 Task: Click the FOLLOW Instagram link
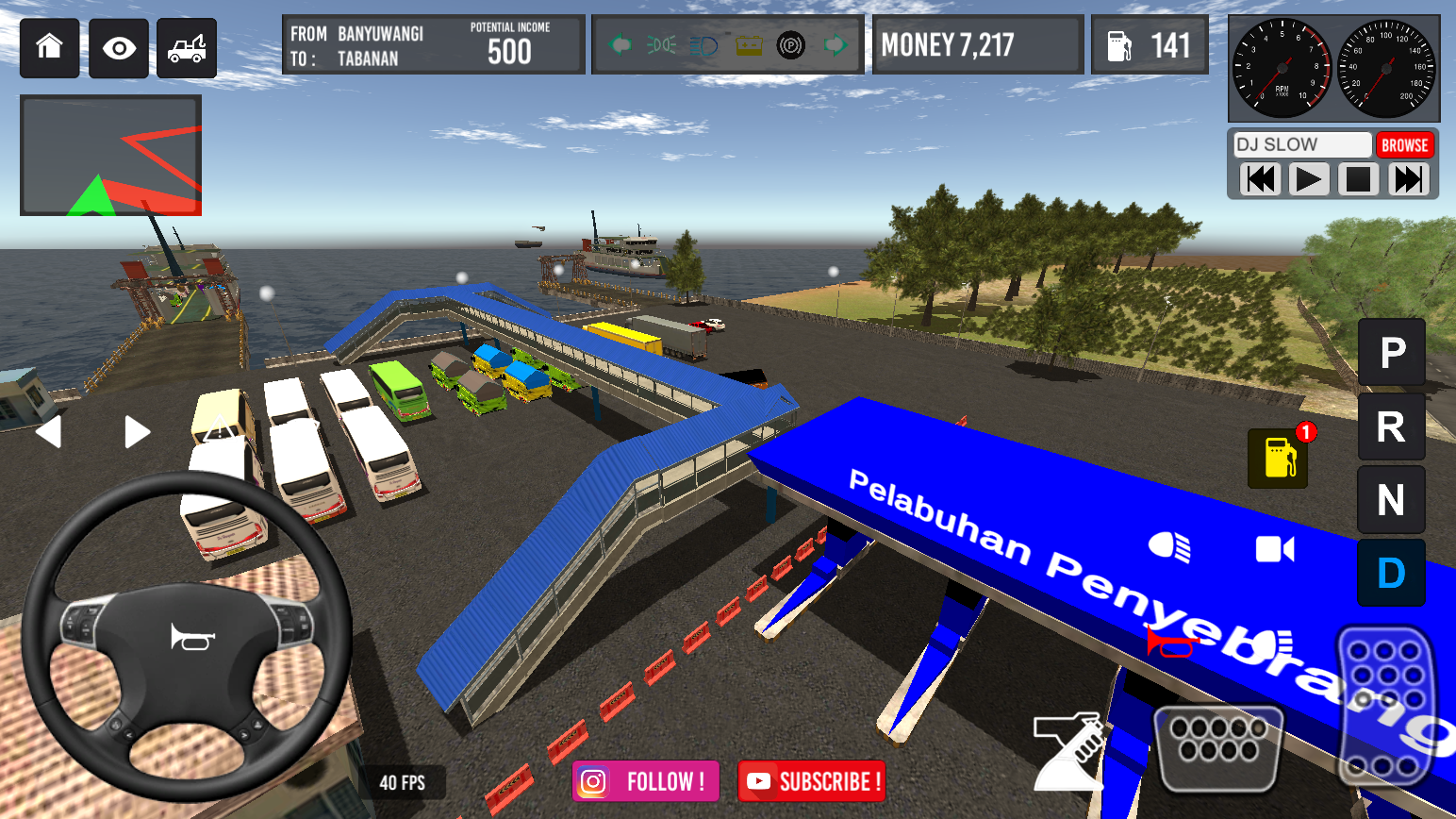coord(645,781)
